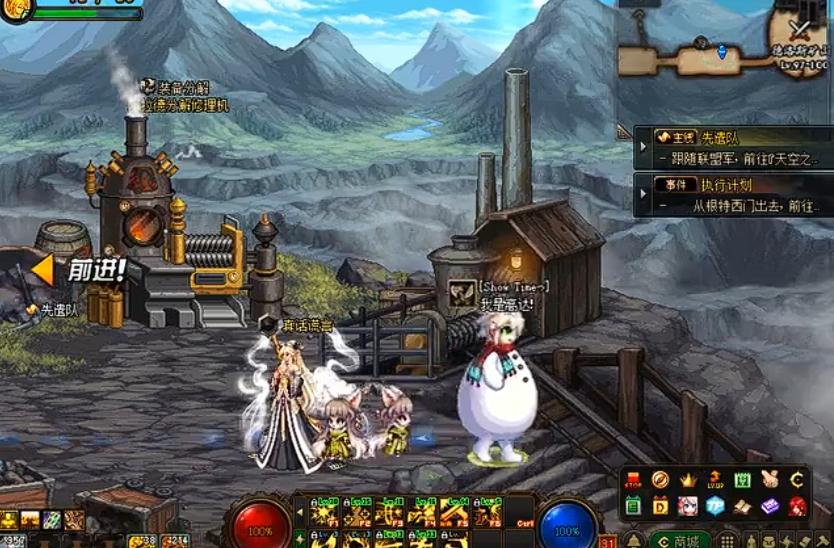Screen dimensions: 834x548
Task: Open the blue TP icon
Action: tap(714, 506)
